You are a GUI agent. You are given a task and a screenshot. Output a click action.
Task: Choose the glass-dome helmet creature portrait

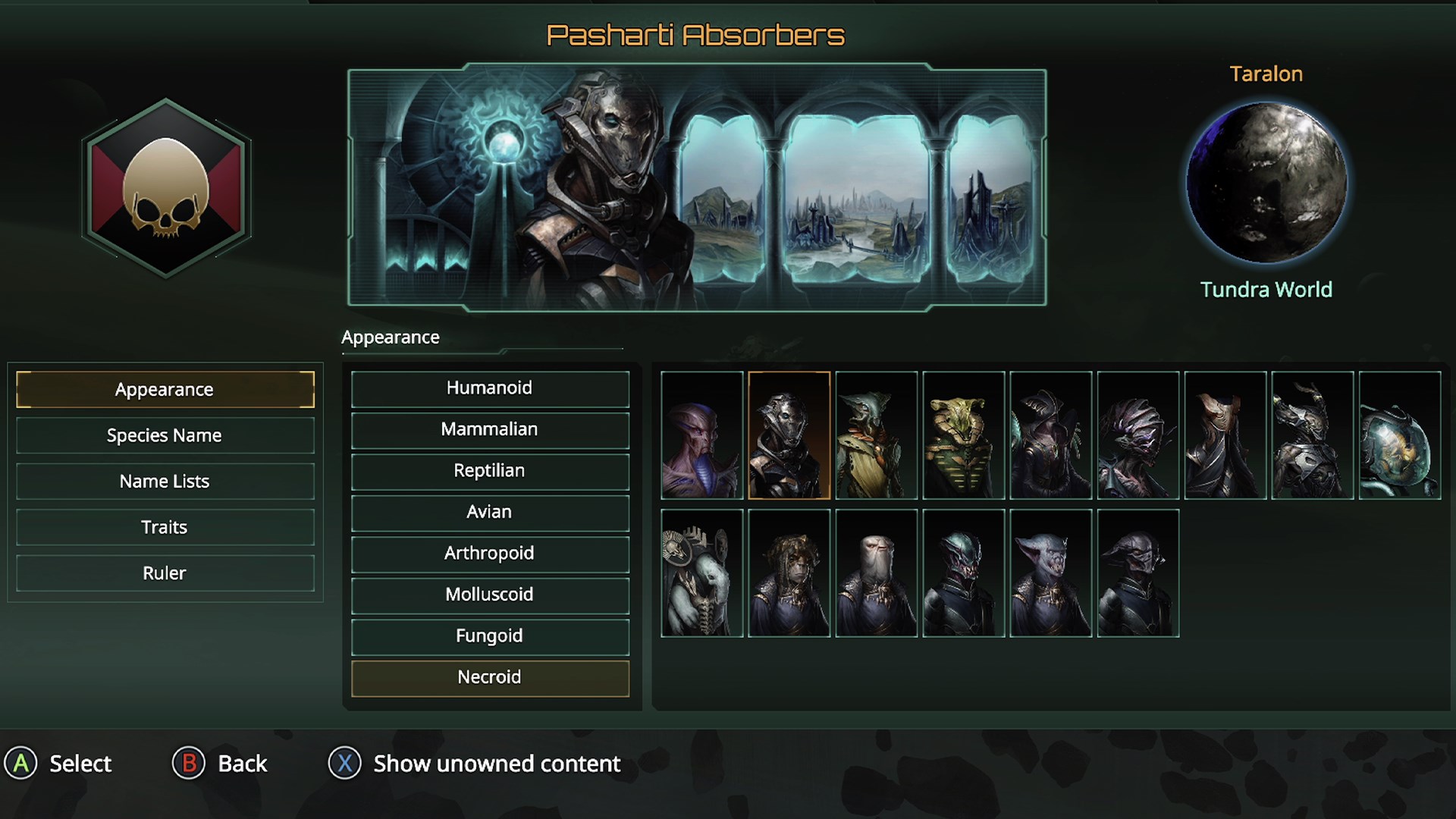1399,435
